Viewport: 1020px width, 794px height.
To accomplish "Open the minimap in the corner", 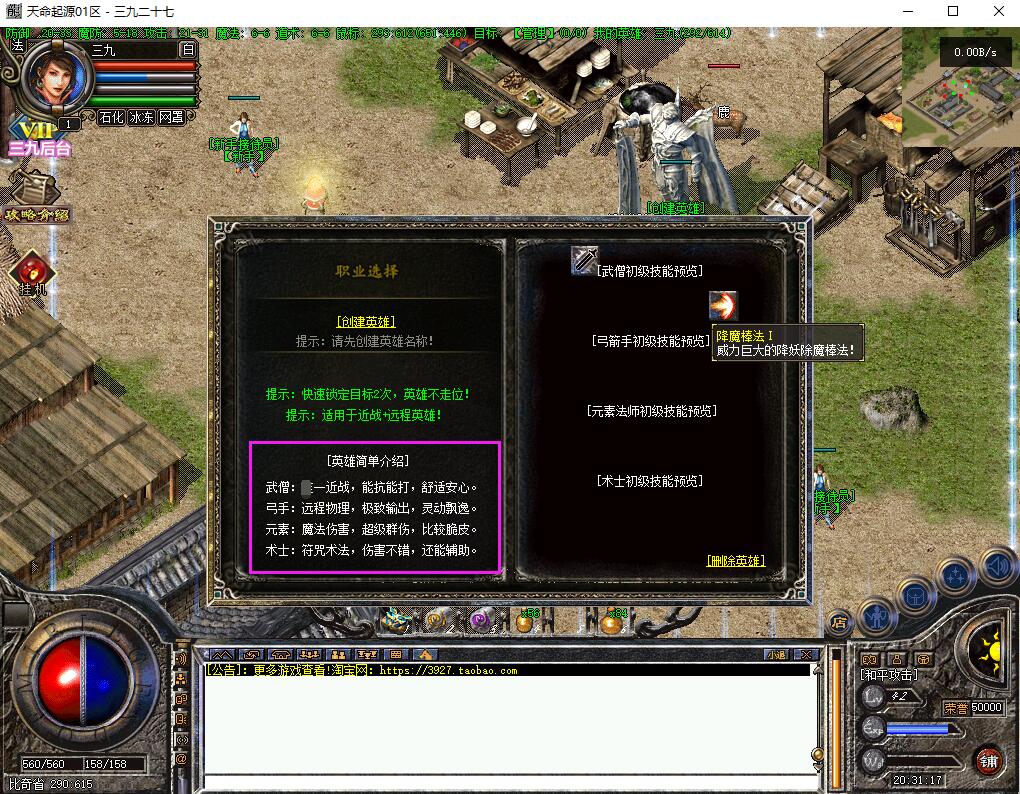I will (x=960, y=88).
